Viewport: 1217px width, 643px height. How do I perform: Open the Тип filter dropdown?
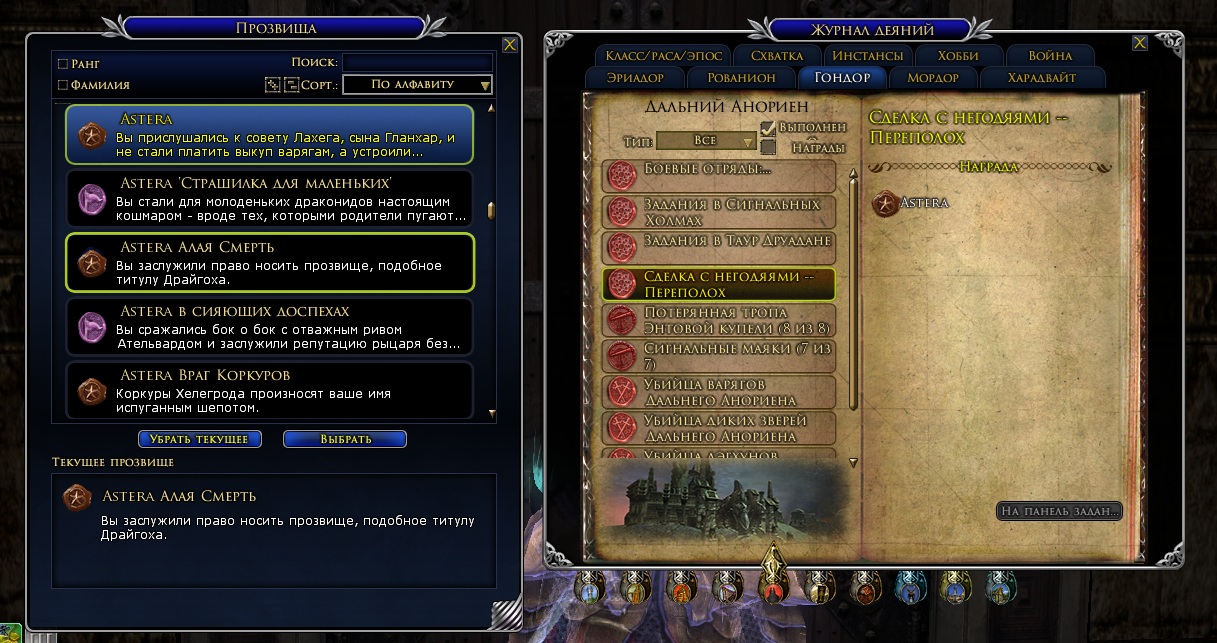706,141
